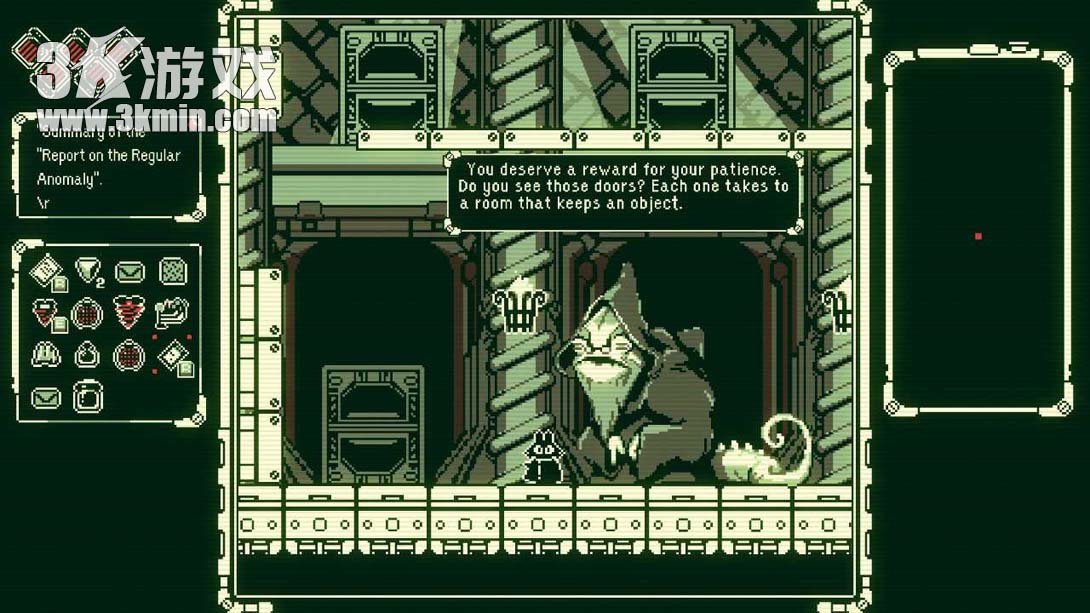Choose the red heart item with note badge
Screen dimensions: 1090x613
(46, 313)
